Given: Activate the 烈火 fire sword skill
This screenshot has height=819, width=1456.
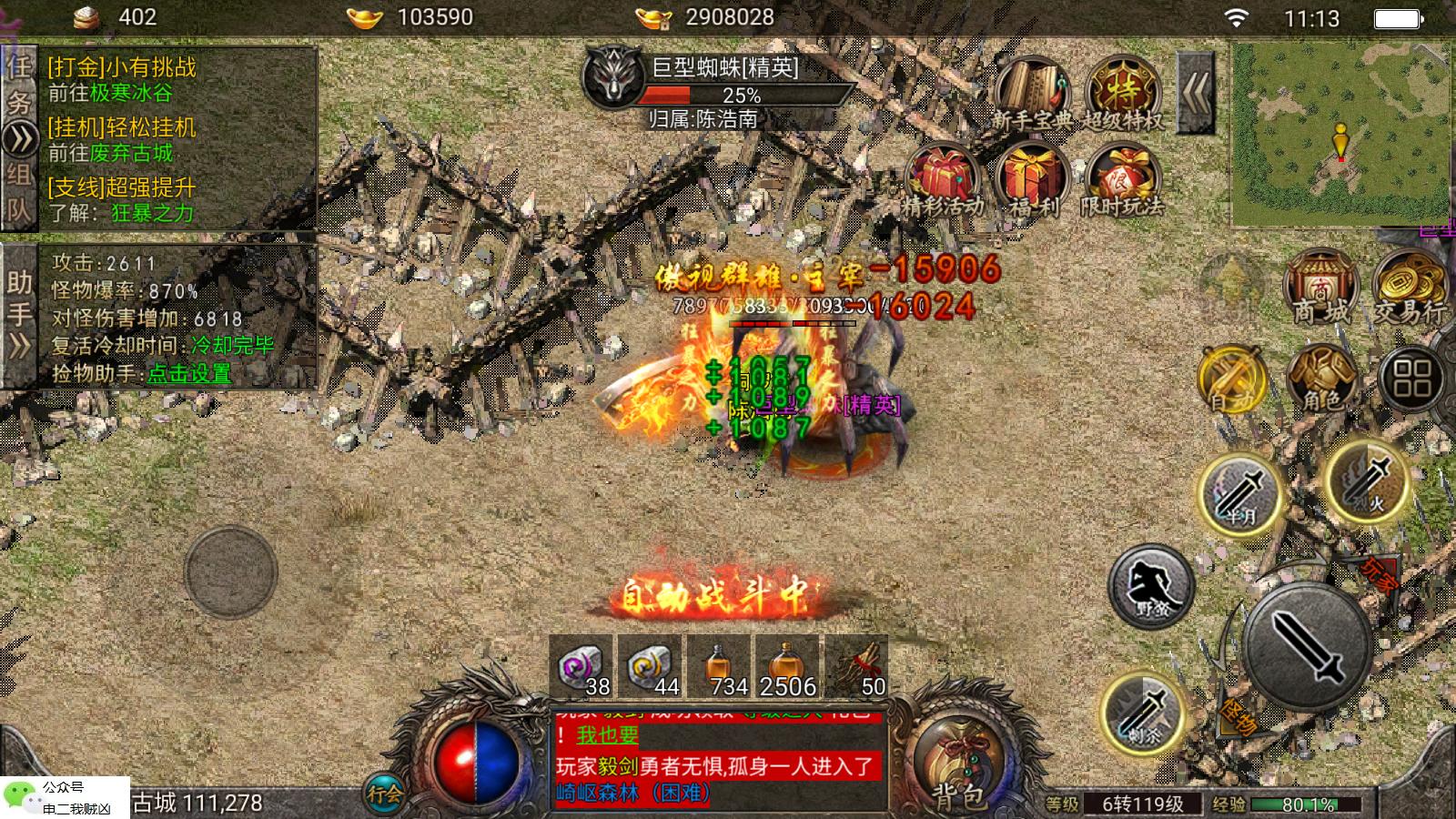Looking at the screenshot, I should [1368, 480].
